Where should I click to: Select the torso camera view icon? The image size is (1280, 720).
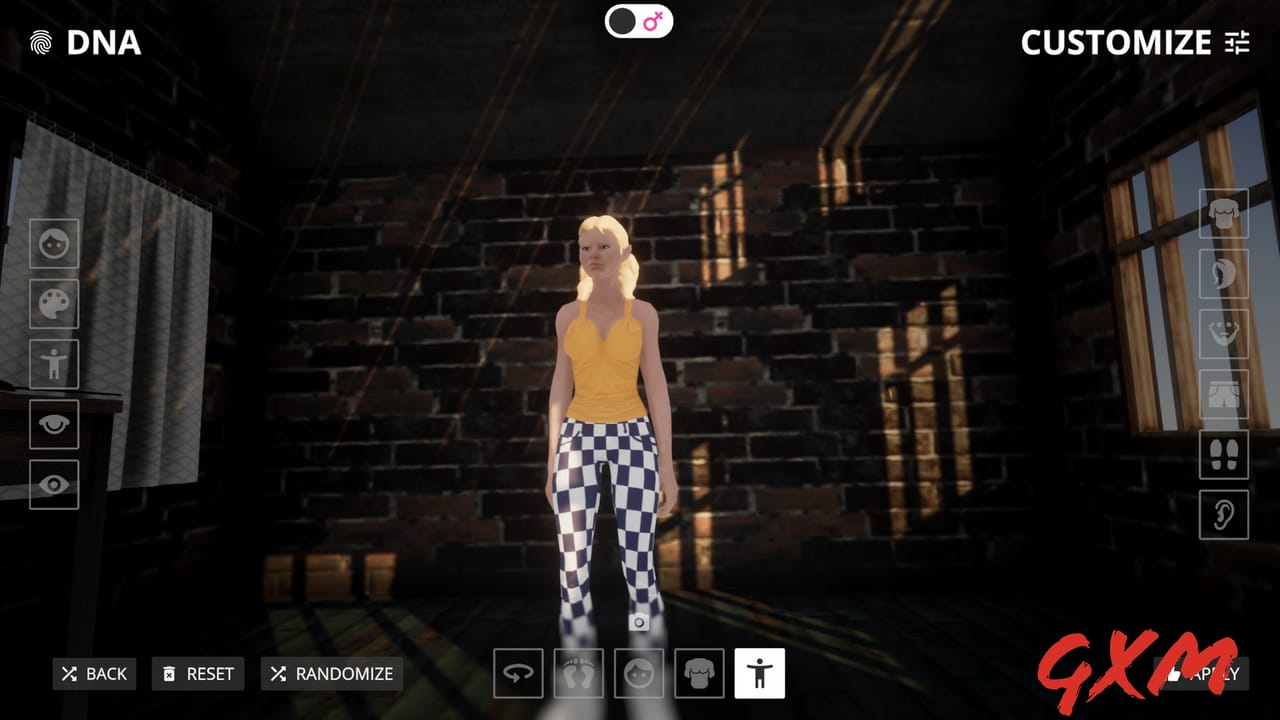tap(698, 674)
